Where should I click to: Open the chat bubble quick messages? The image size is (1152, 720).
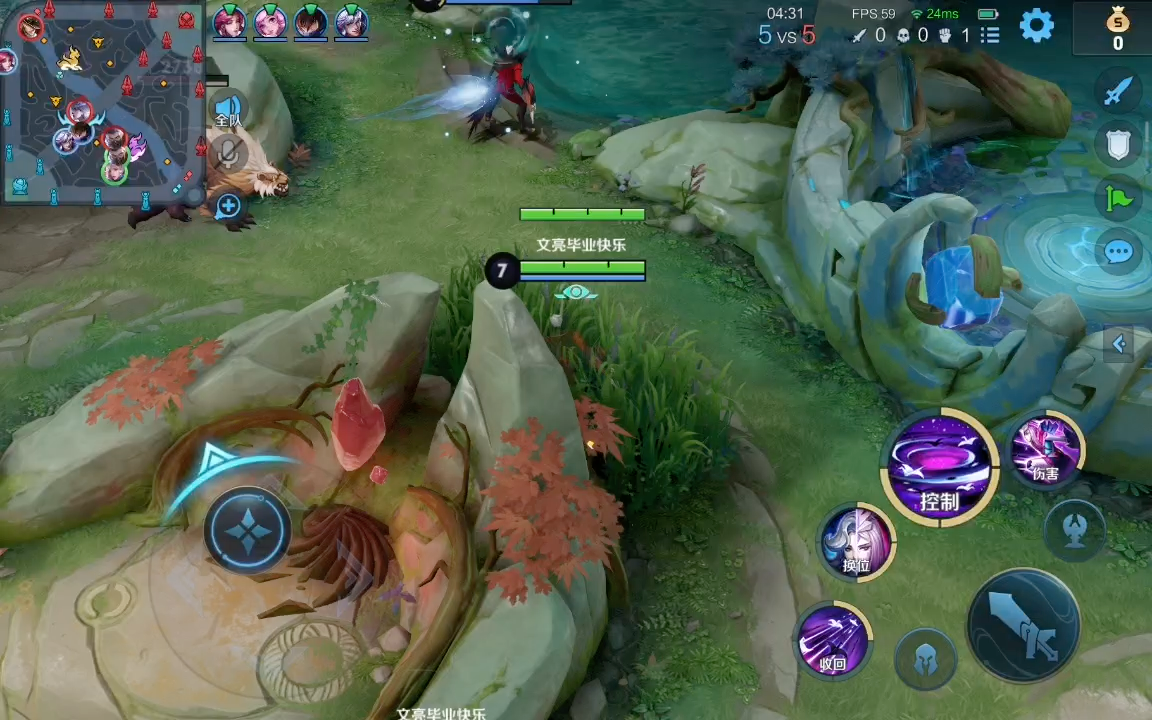pos(1118,252)
